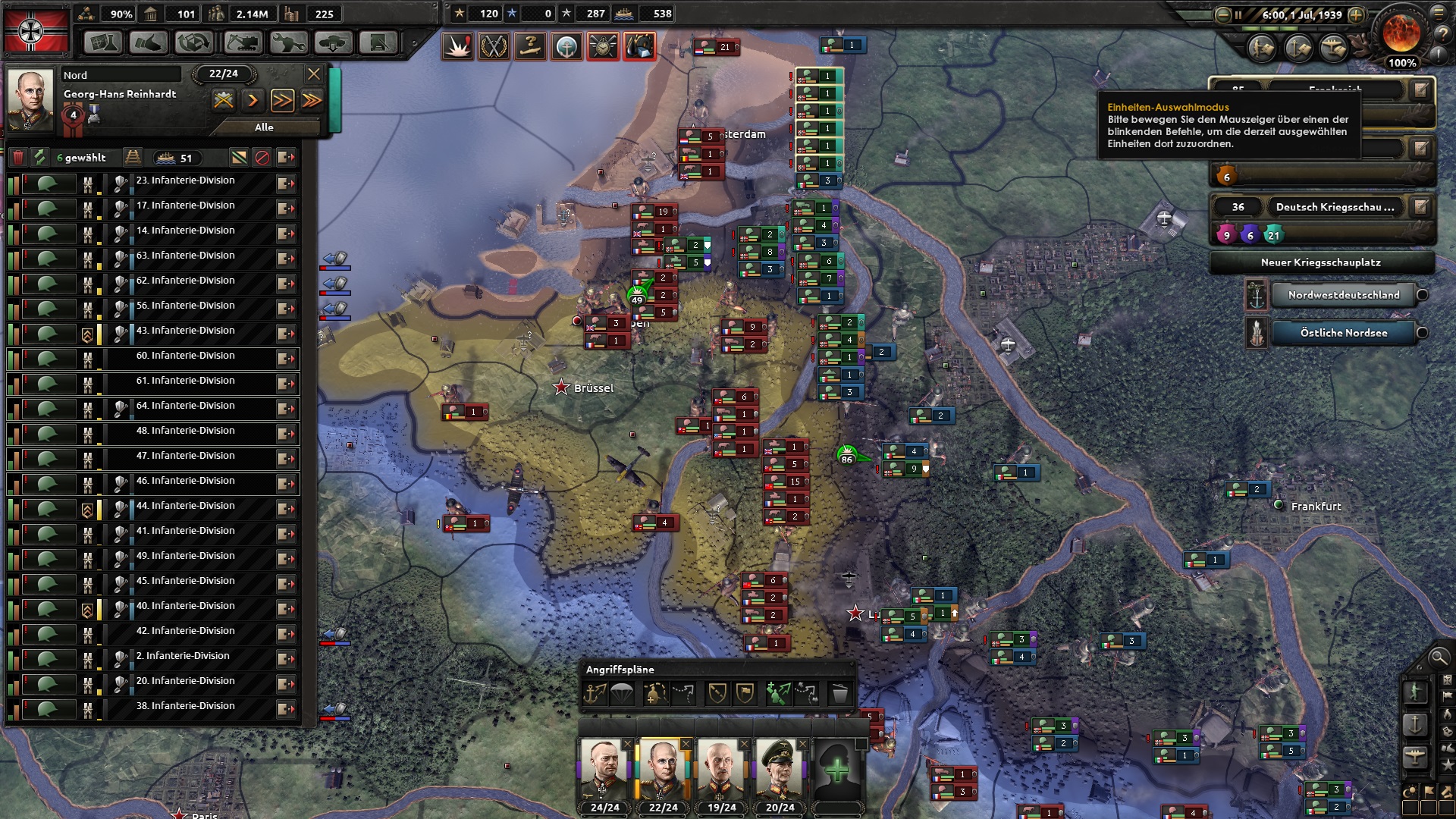The width and height of the screenshot is (1456, 819).
Task: Open the Diplomacy menu with the handshake icon
Action: (x=149, y=43)
